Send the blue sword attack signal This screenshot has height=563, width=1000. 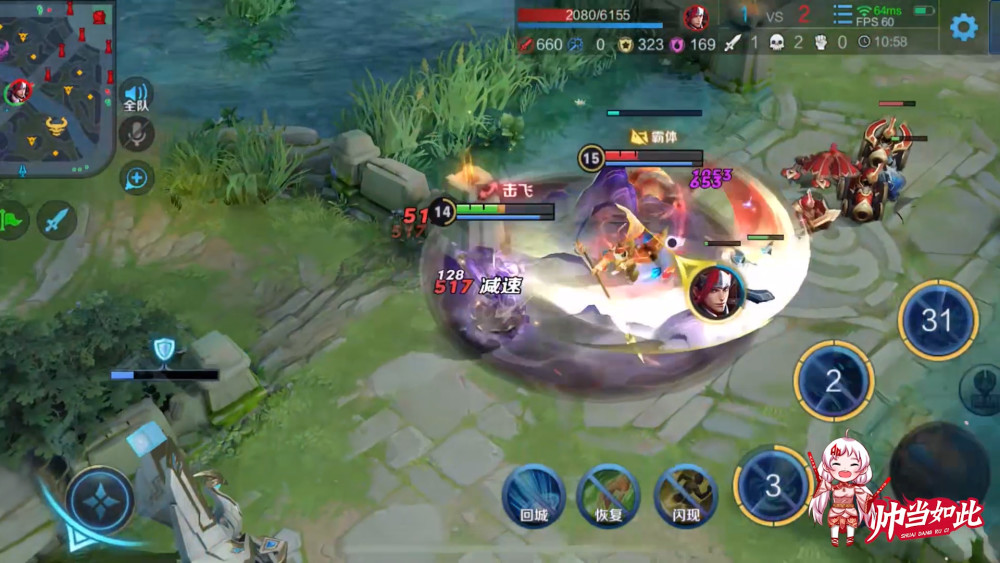click(57, 220)
